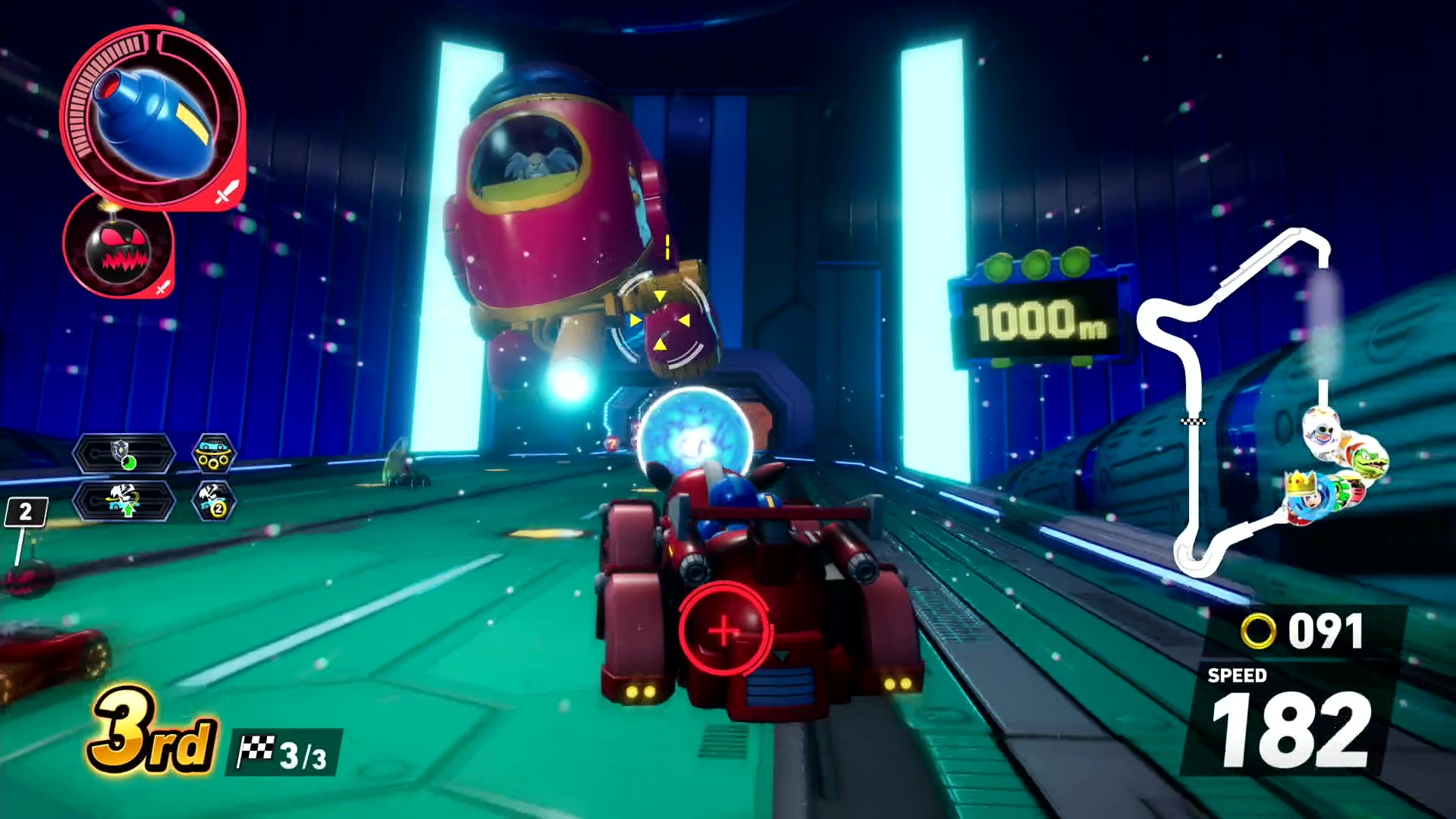Image resolution: width=1456 pixels, height=819 pixels.
Task: Choose the gadget with number 2 badge
Action: tap(214, 501)
